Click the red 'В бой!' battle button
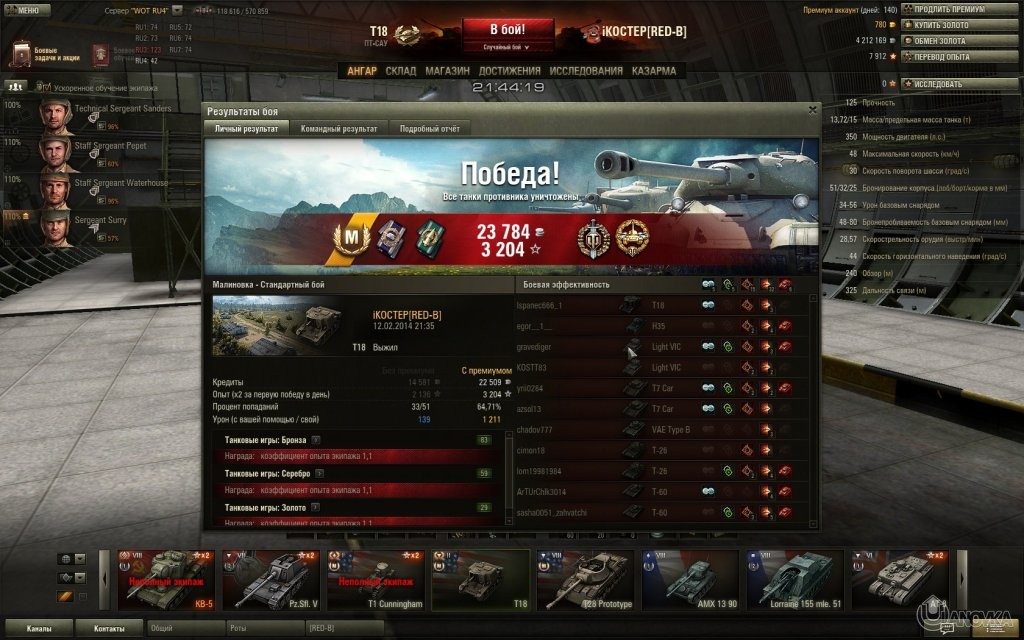 click(507, 28)
